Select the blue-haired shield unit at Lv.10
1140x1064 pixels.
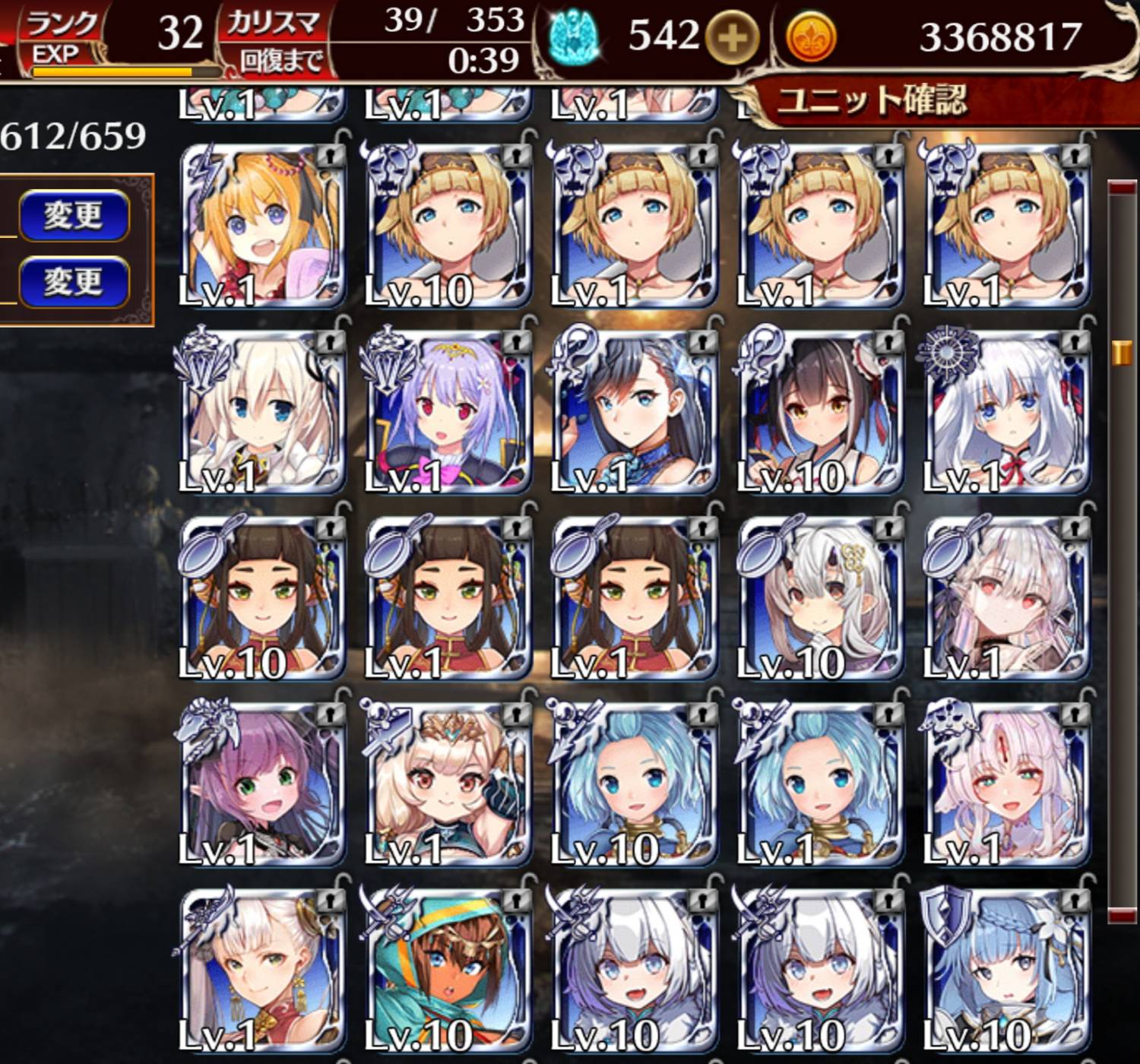tap(1007, 971)
